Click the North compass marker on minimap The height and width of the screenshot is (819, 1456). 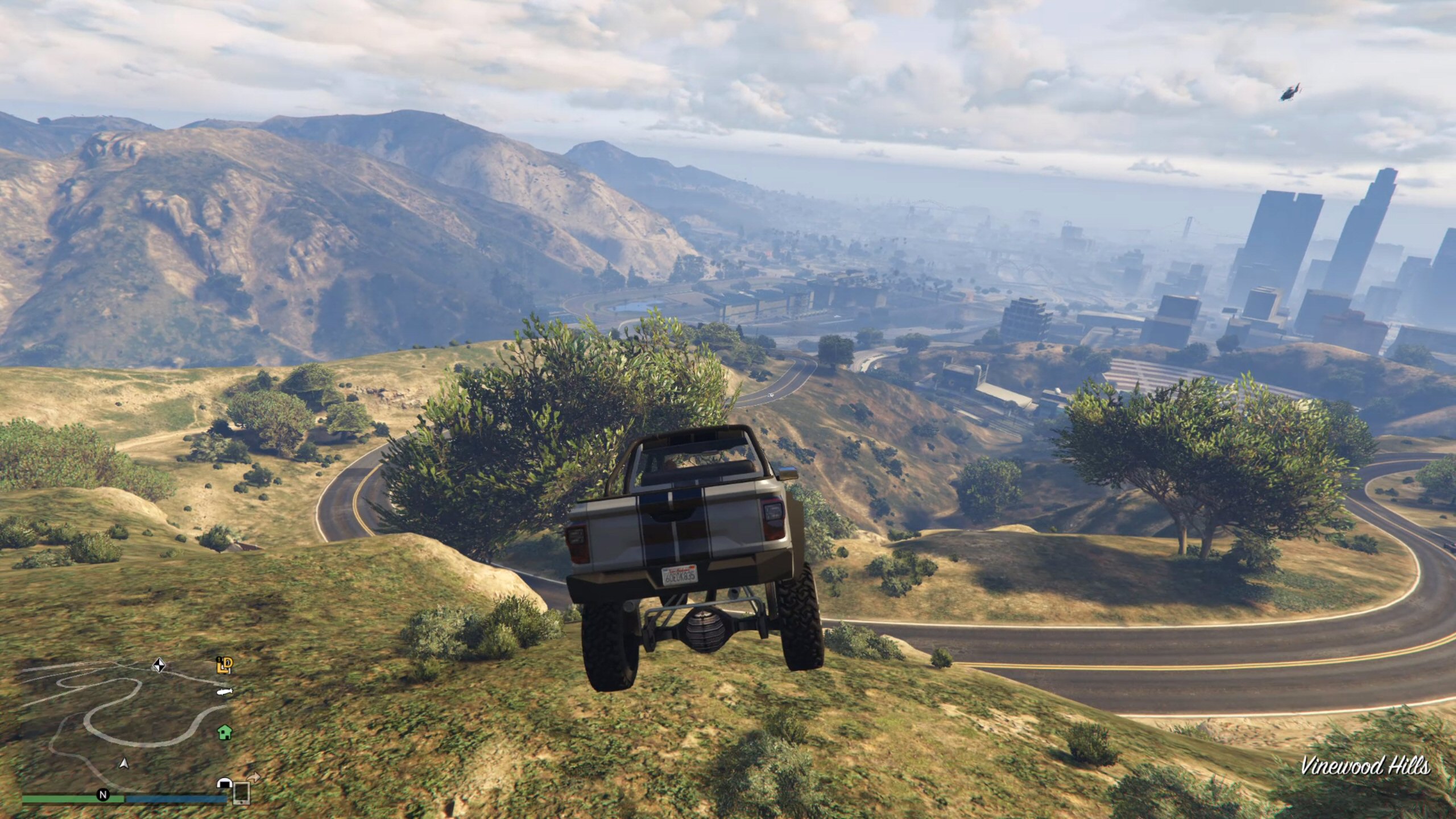point(103,795)
